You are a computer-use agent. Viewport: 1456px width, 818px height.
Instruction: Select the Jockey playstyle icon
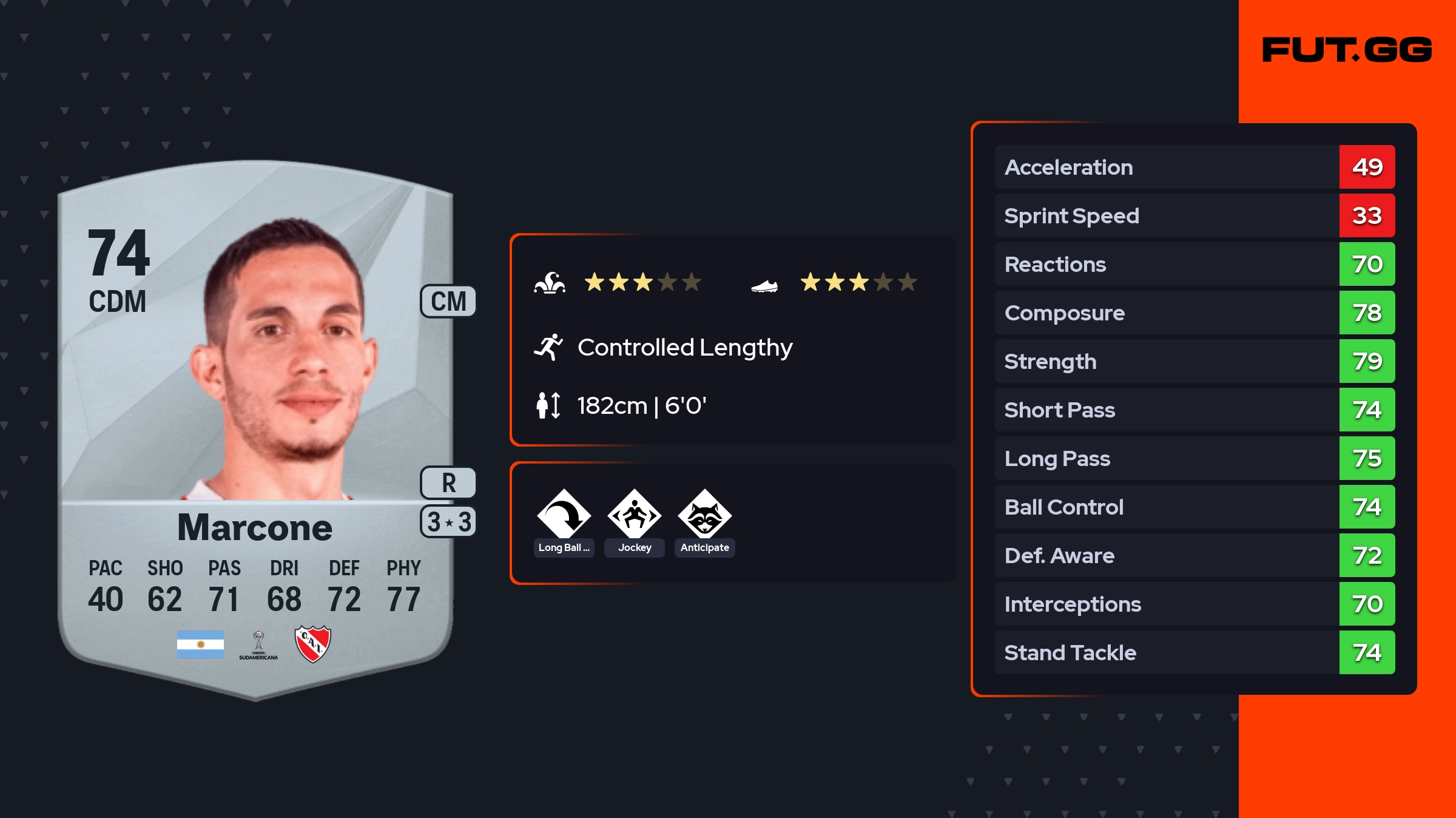coord(634,515)
